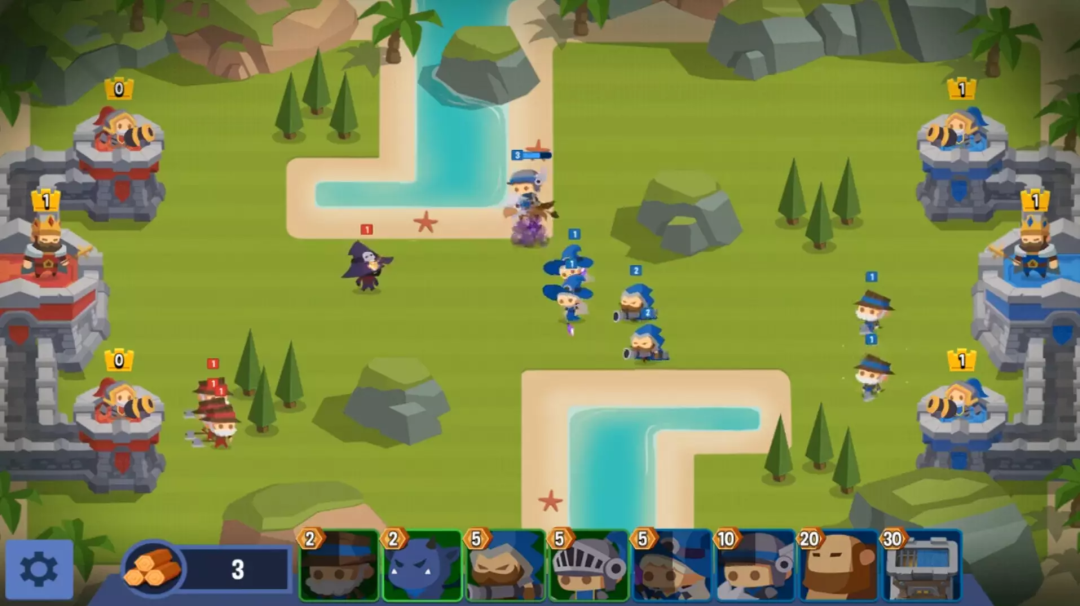The width and height of the screenshot is (1080, 606).
Task: Pick the cost-20 brown ape card
Action: pyautogui.click(x=838, y=567)
